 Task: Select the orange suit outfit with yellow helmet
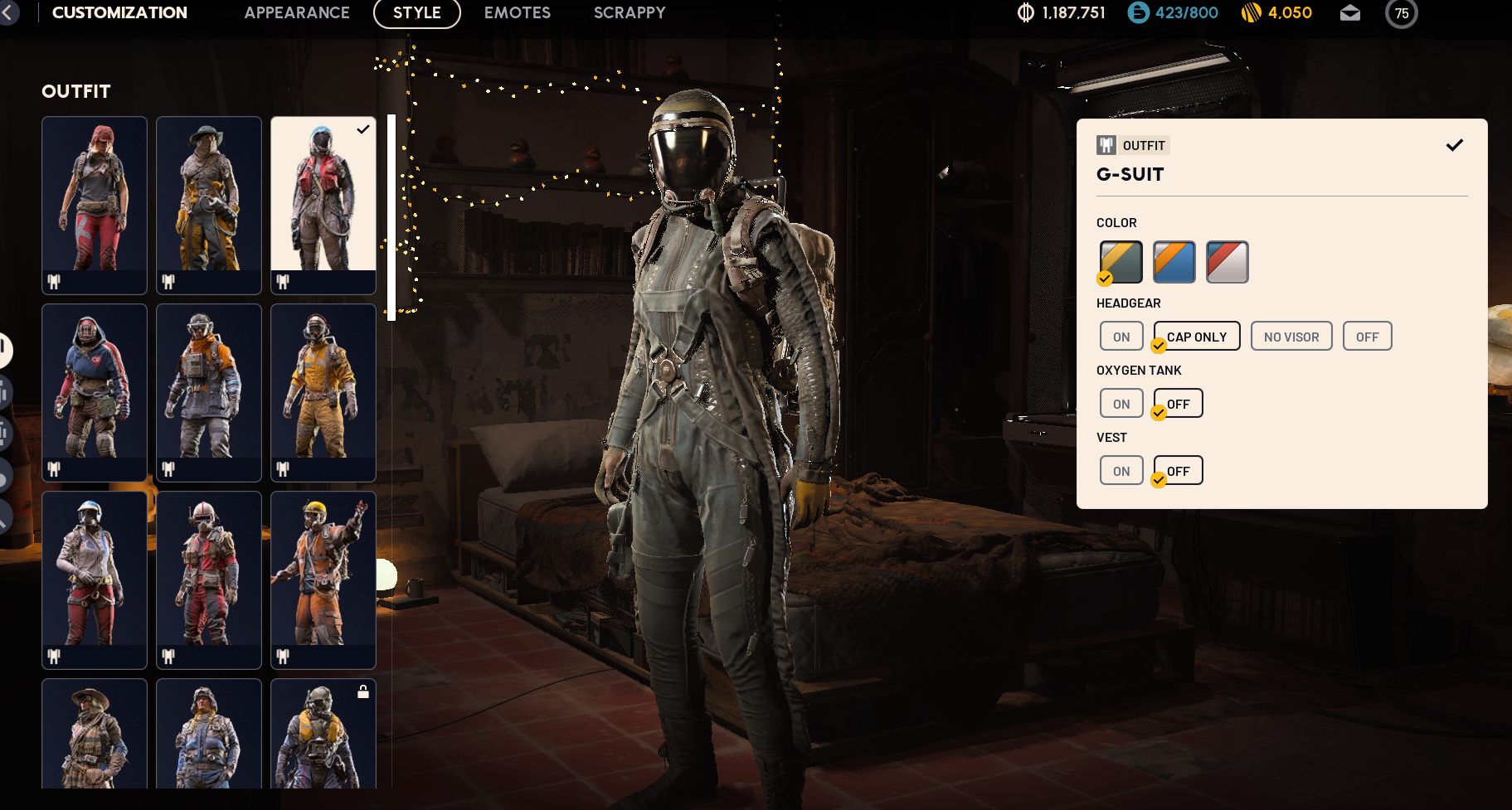tap(323, 580)
